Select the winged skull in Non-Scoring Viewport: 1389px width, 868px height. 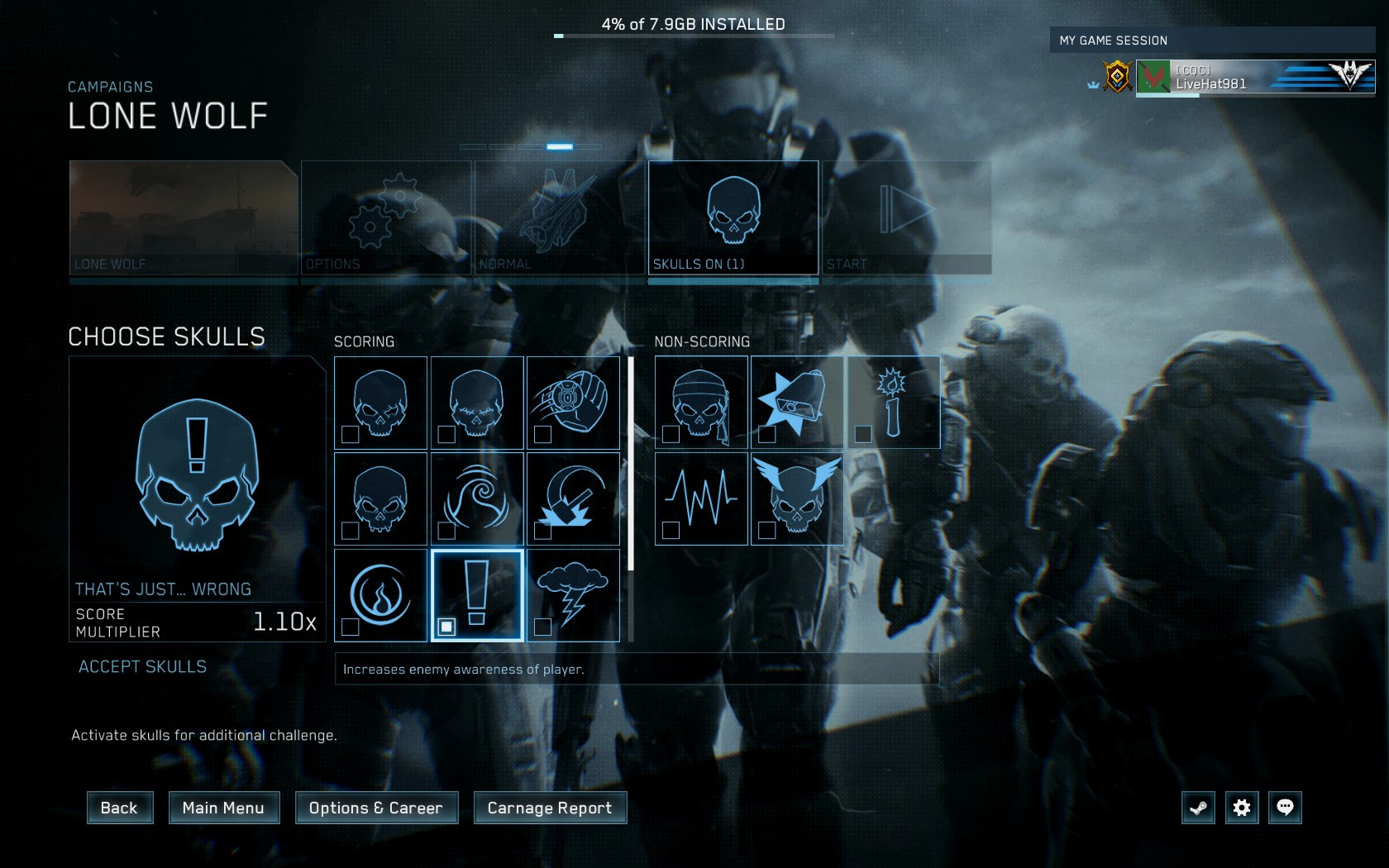[796, 499]
